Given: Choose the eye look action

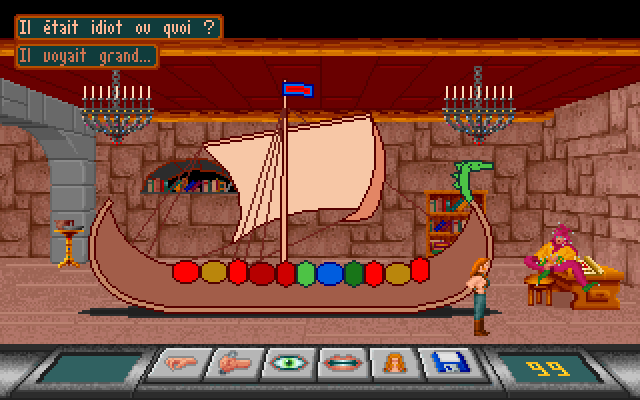Looking at the screenshot, I should coord(288,364).
